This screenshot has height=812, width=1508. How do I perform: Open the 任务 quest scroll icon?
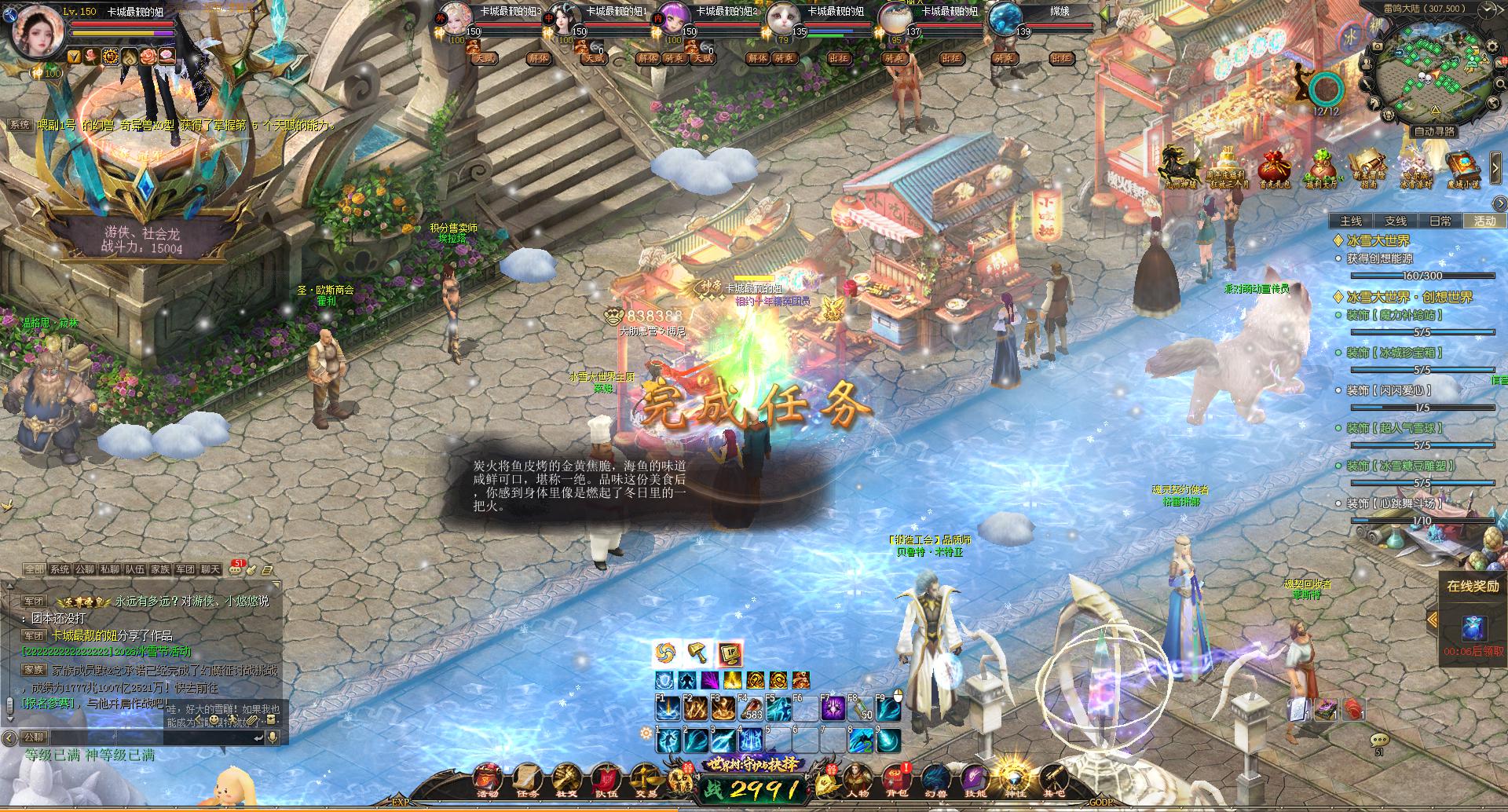[x=526, y=779]
